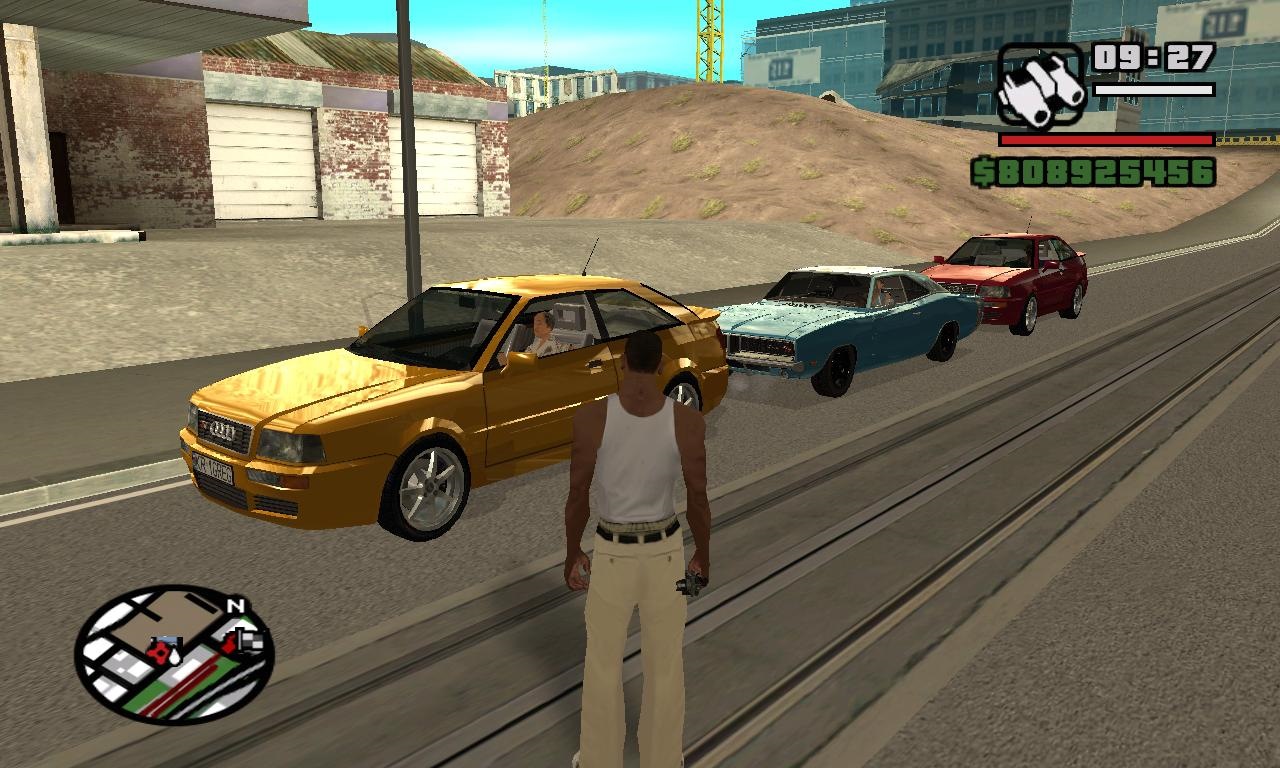
Task: Open the circular radar minimap
Action: (x=173, y=655)
